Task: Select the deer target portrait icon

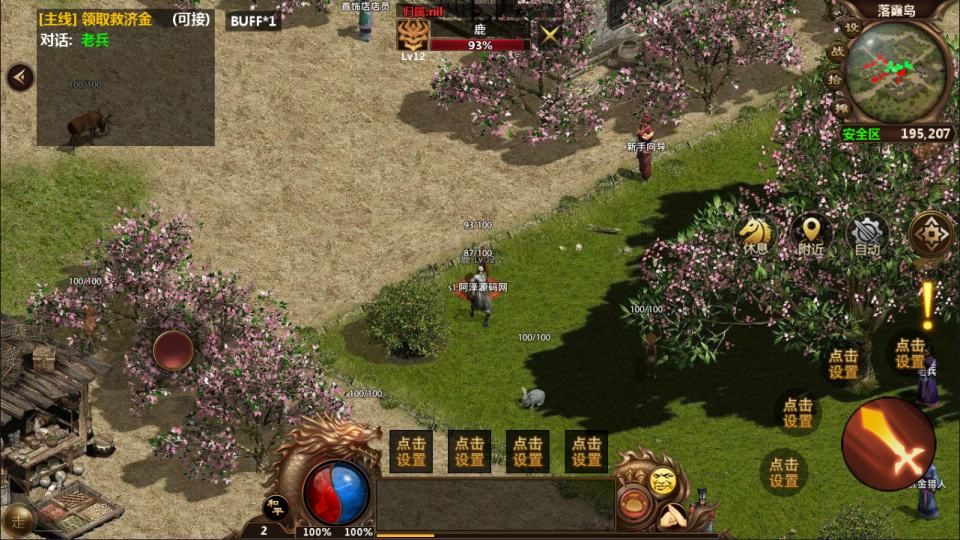Action: coord(412,35)
